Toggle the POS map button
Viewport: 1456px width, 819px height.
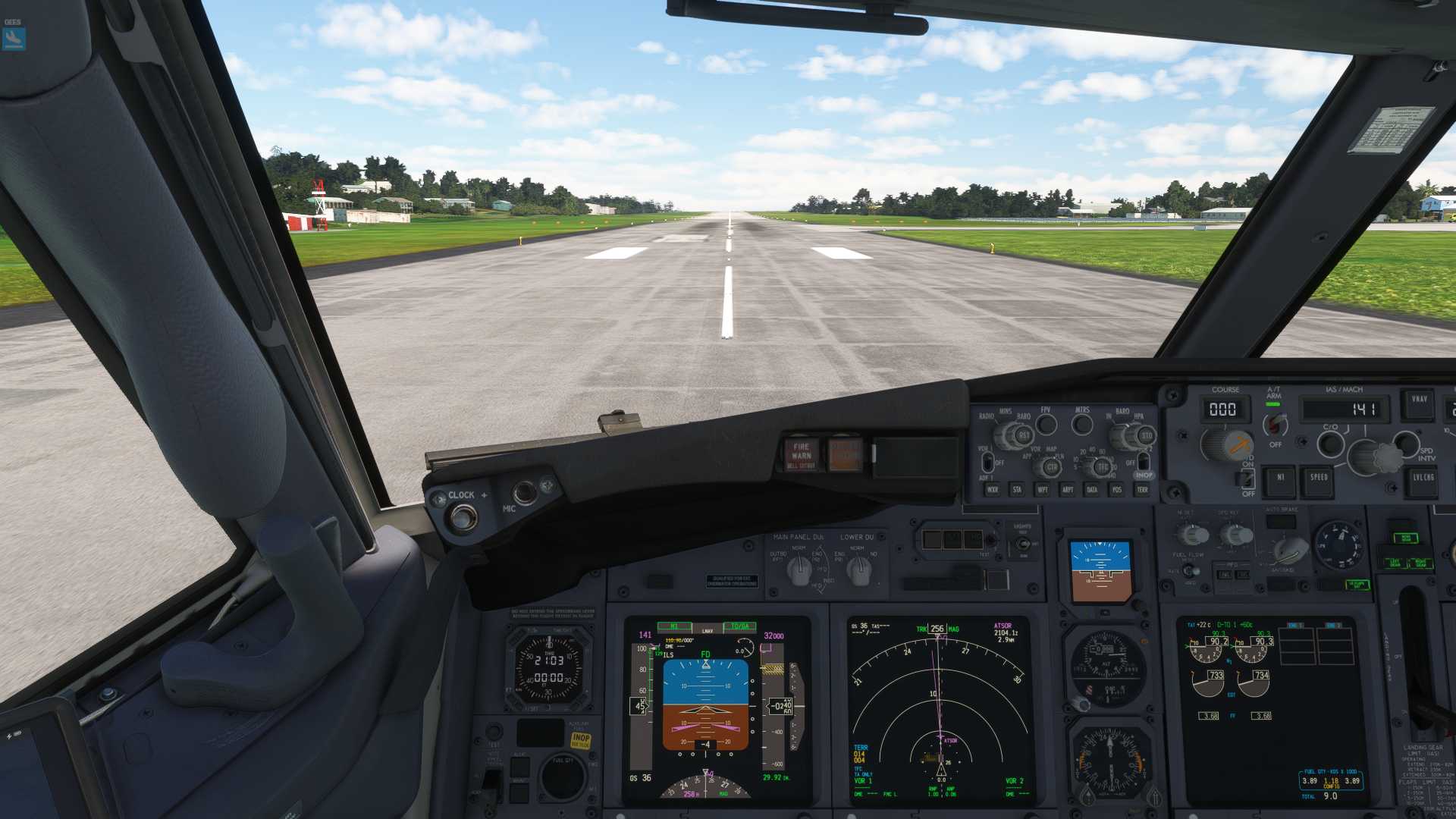(1117, 490)
